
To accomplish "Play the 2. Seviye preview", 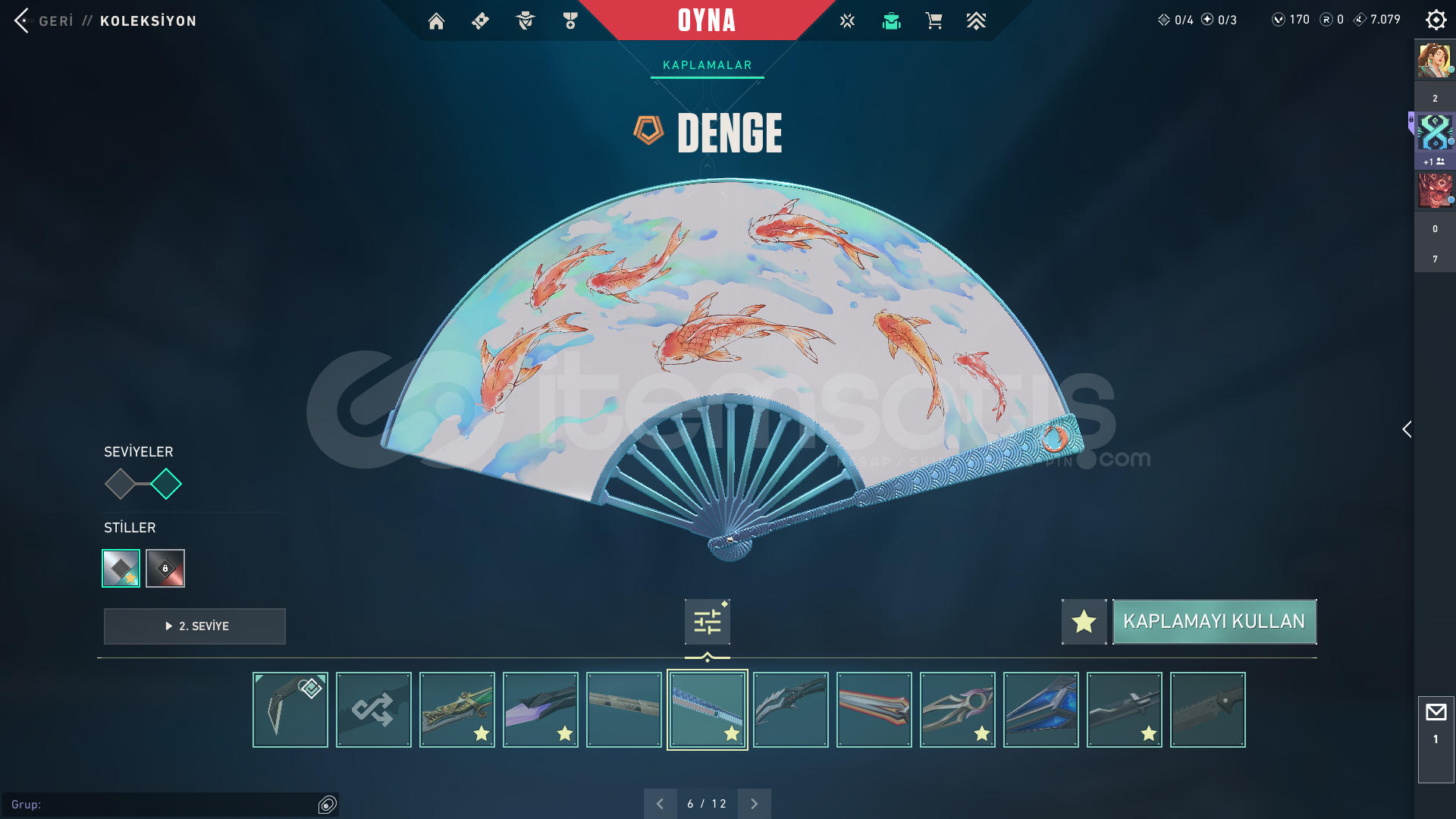I will tap(195, 626).
